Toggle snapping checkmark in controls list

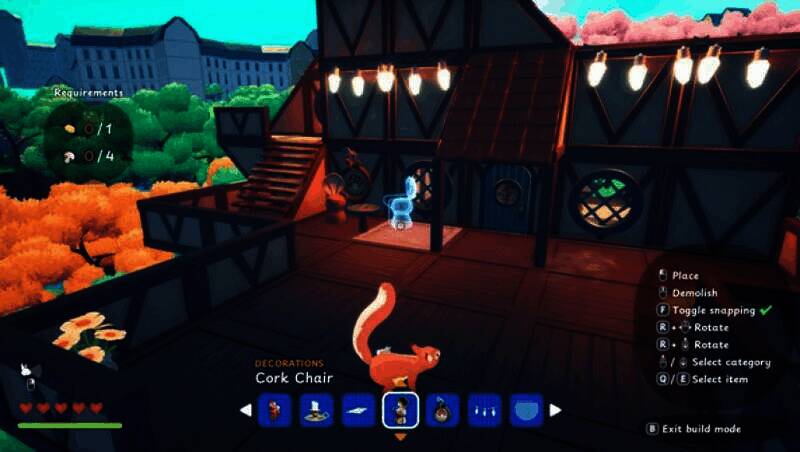click(x=766, y=310)
